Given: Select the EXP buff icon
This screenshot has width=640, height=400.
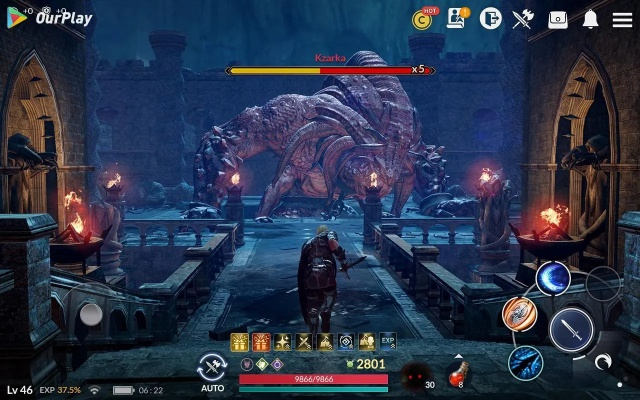Looking at the screenshot, I should click(388, 342).
